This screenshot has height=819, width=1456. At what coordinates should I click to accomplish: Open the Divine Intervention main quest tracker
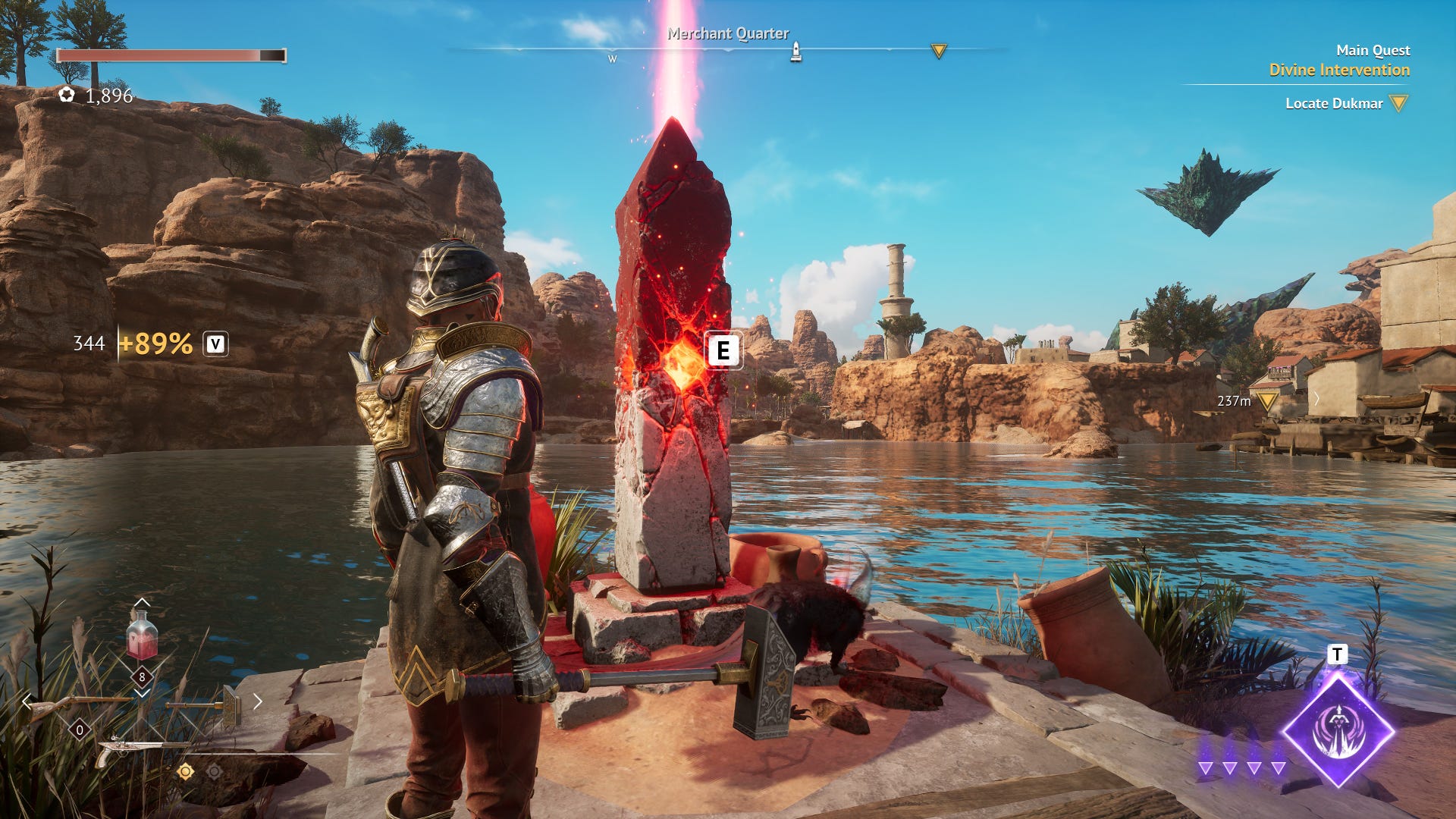click(x=1339, y=70)
